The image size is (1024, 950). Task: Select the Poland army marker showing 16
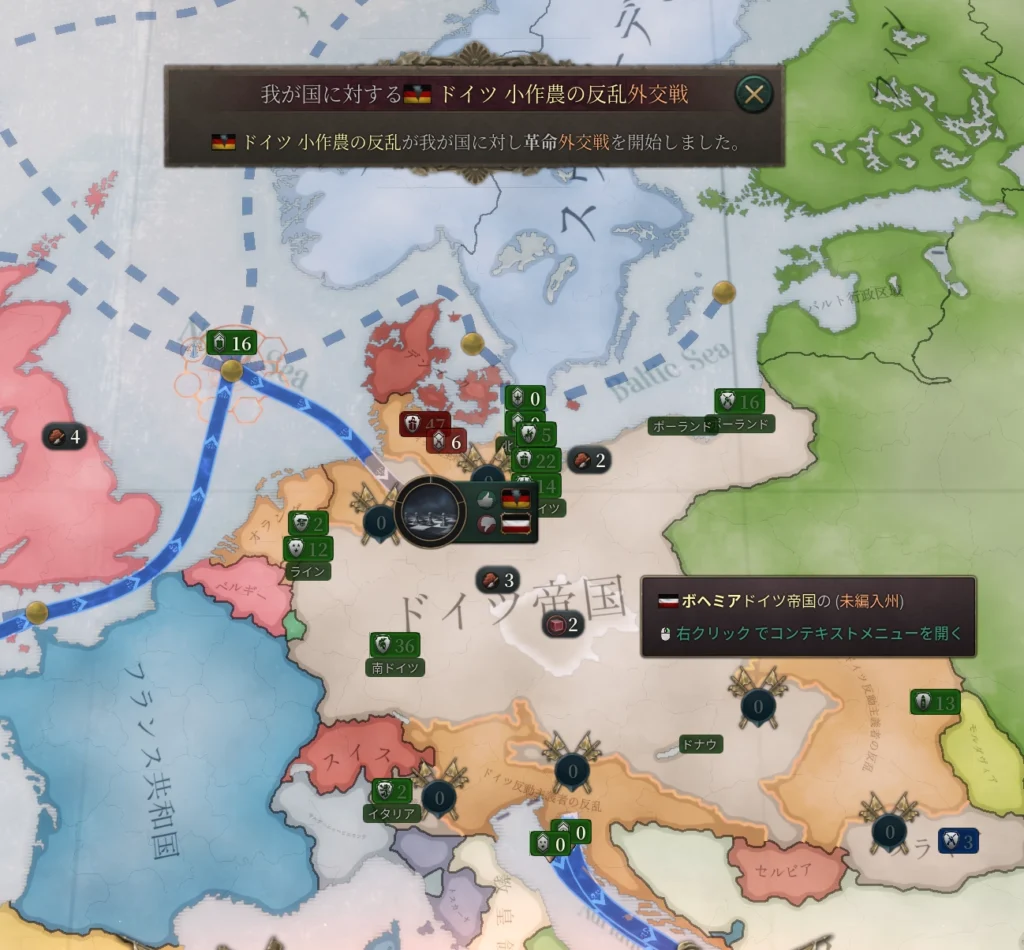[x=739, y=402]
